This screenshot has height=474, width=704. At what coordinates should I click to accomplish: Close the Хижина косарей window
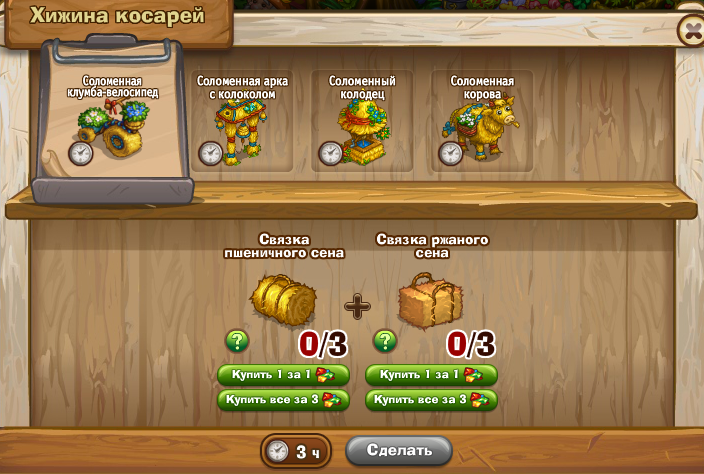(x=690, y=30)
